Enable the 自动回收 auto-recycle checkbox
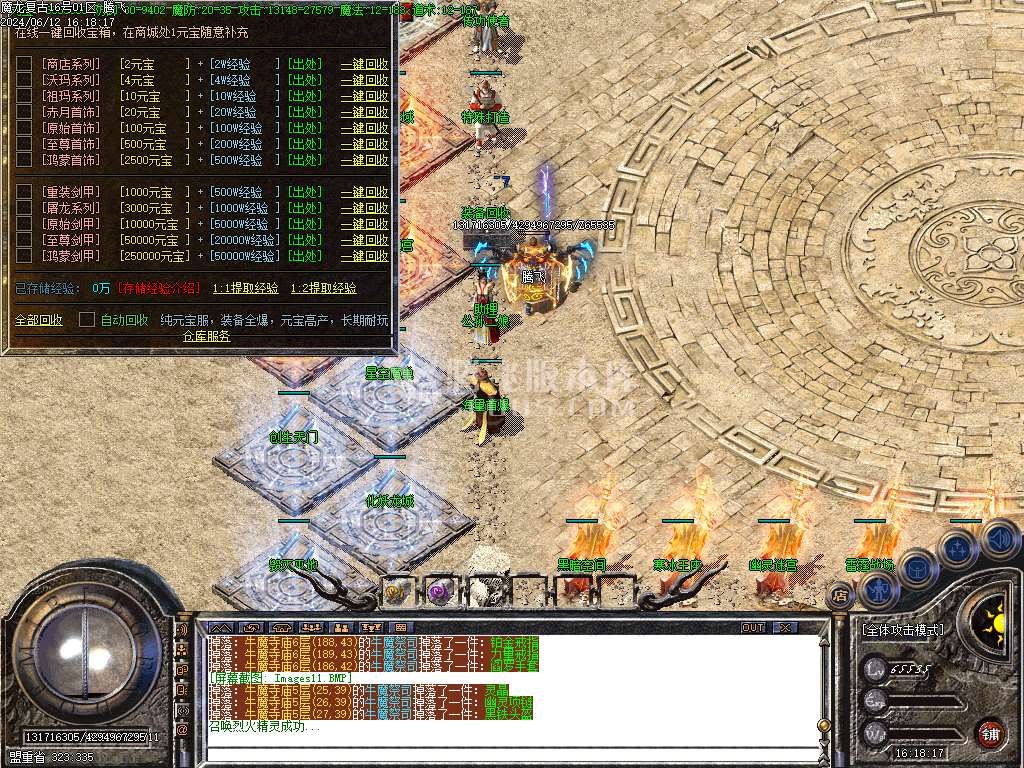 87,320
